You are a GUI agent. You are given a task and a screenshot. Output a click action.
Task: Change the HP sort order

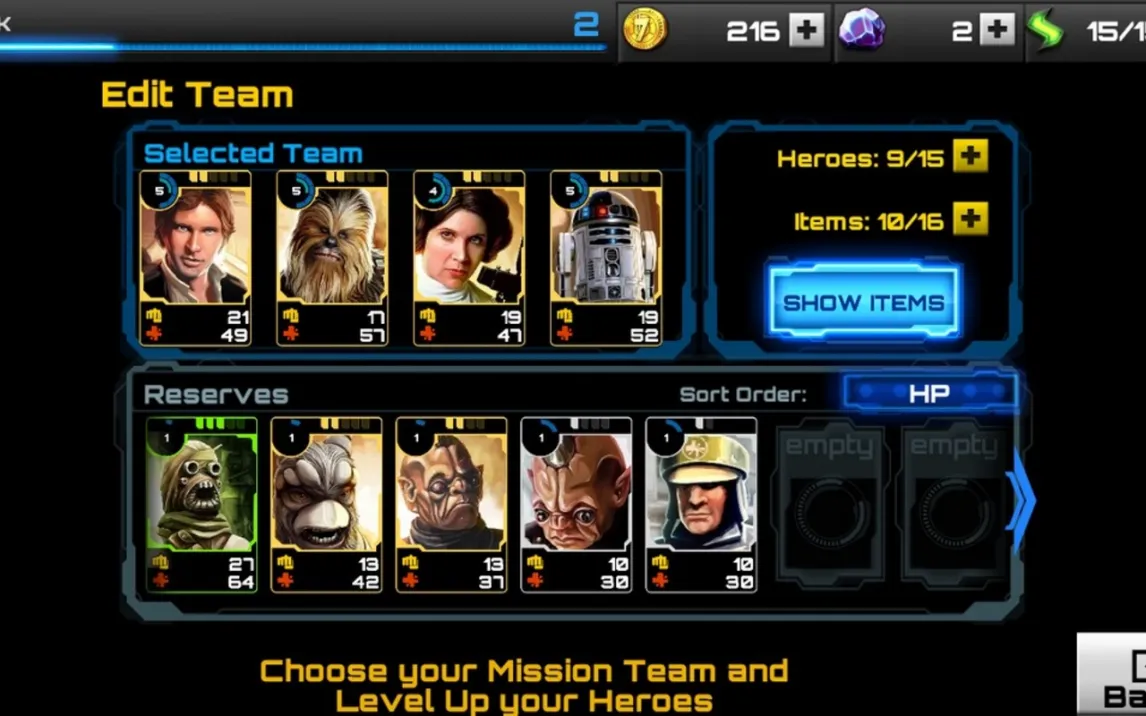[x=929, y=393]
